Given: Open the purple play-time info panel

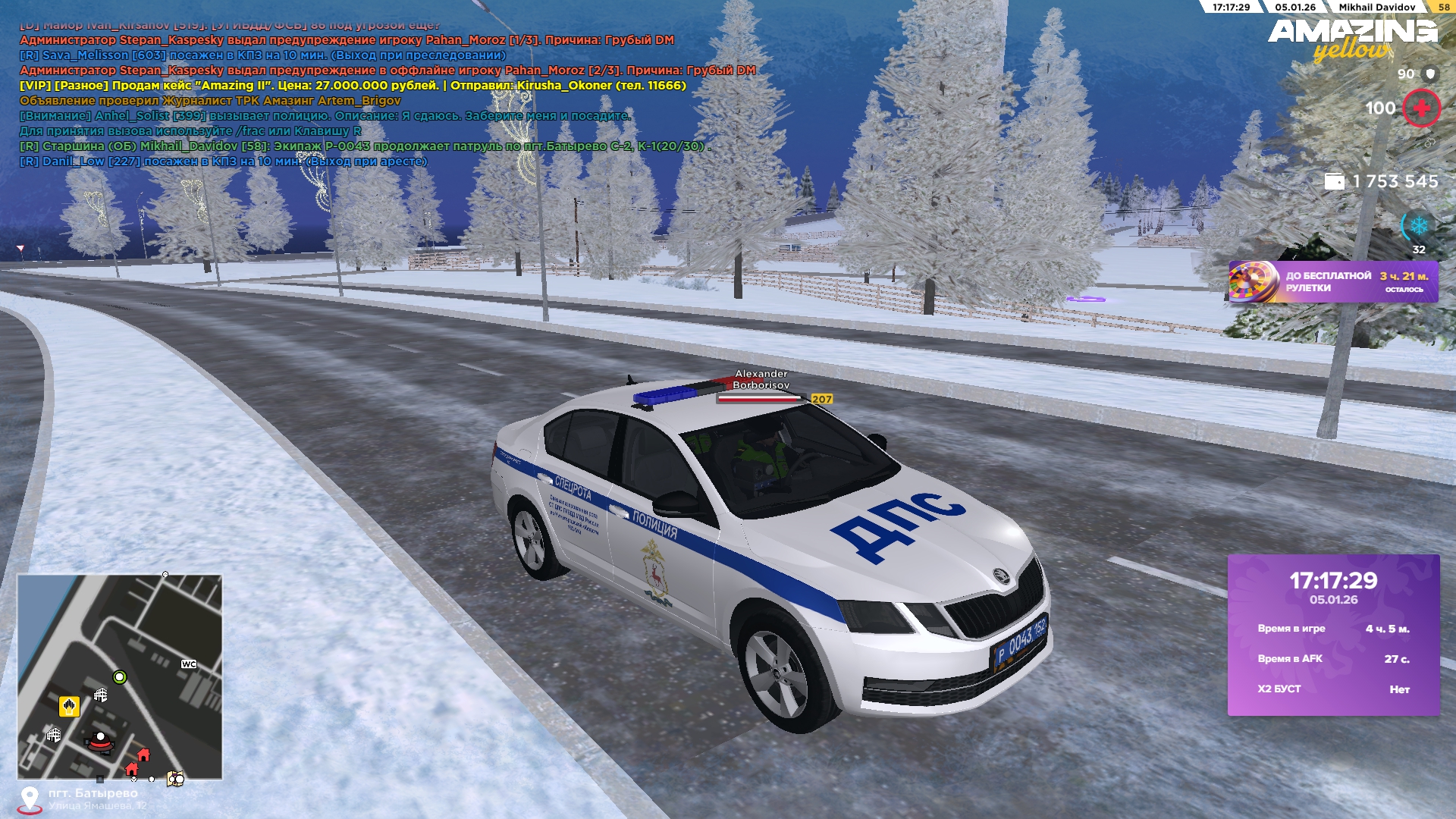Looking at the screenshot, I should click(x=1333, y=635).
